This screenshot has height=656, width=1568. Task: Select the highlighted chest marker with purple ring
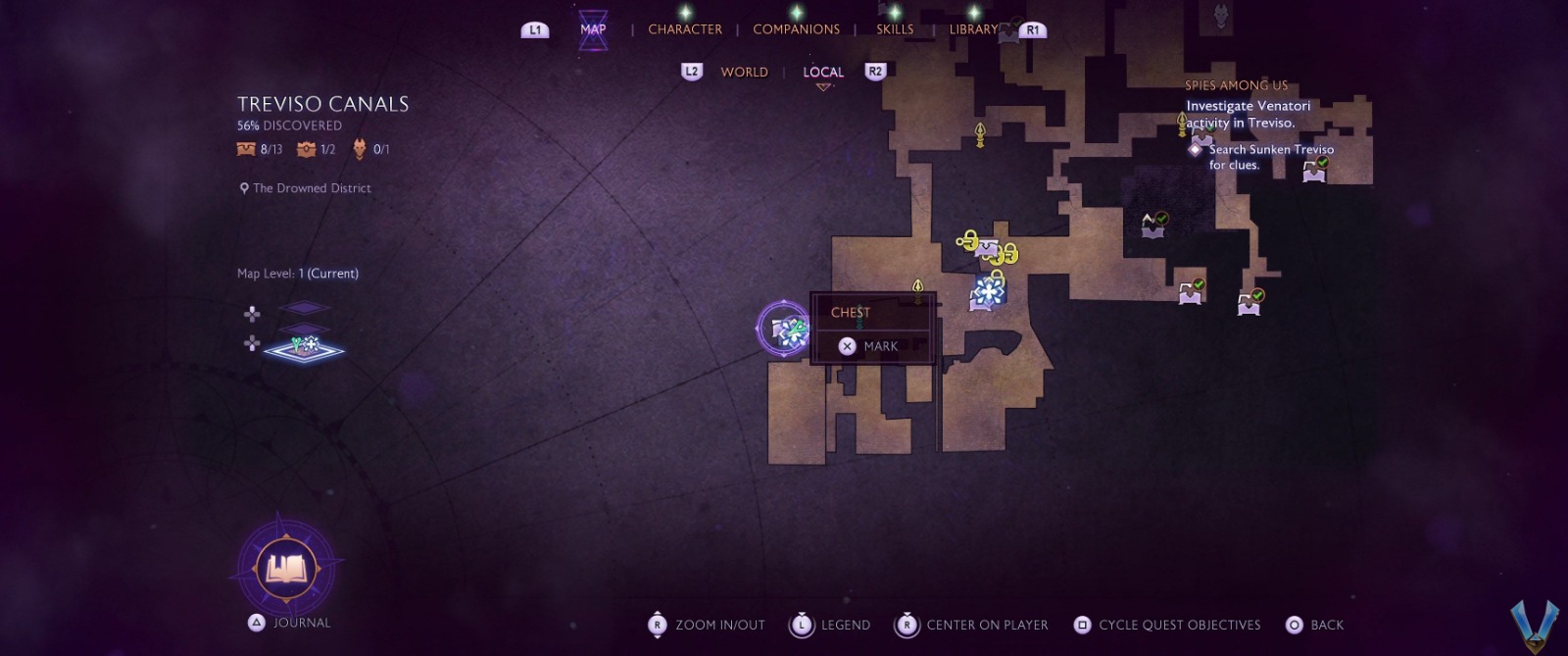click(x=784, y=329)
